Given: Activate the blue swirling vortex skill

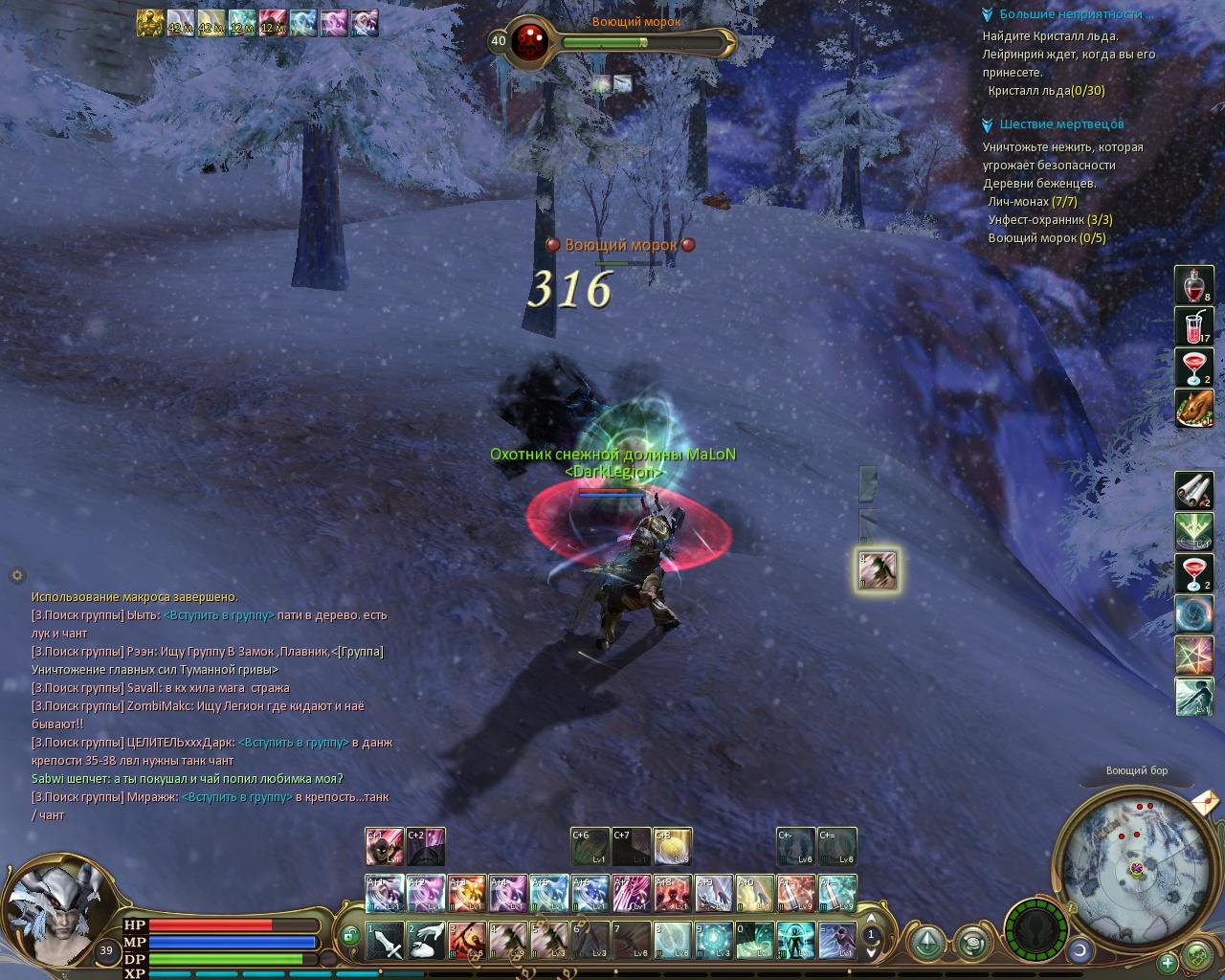Looking at the screenshot, I should (1193, 614).
